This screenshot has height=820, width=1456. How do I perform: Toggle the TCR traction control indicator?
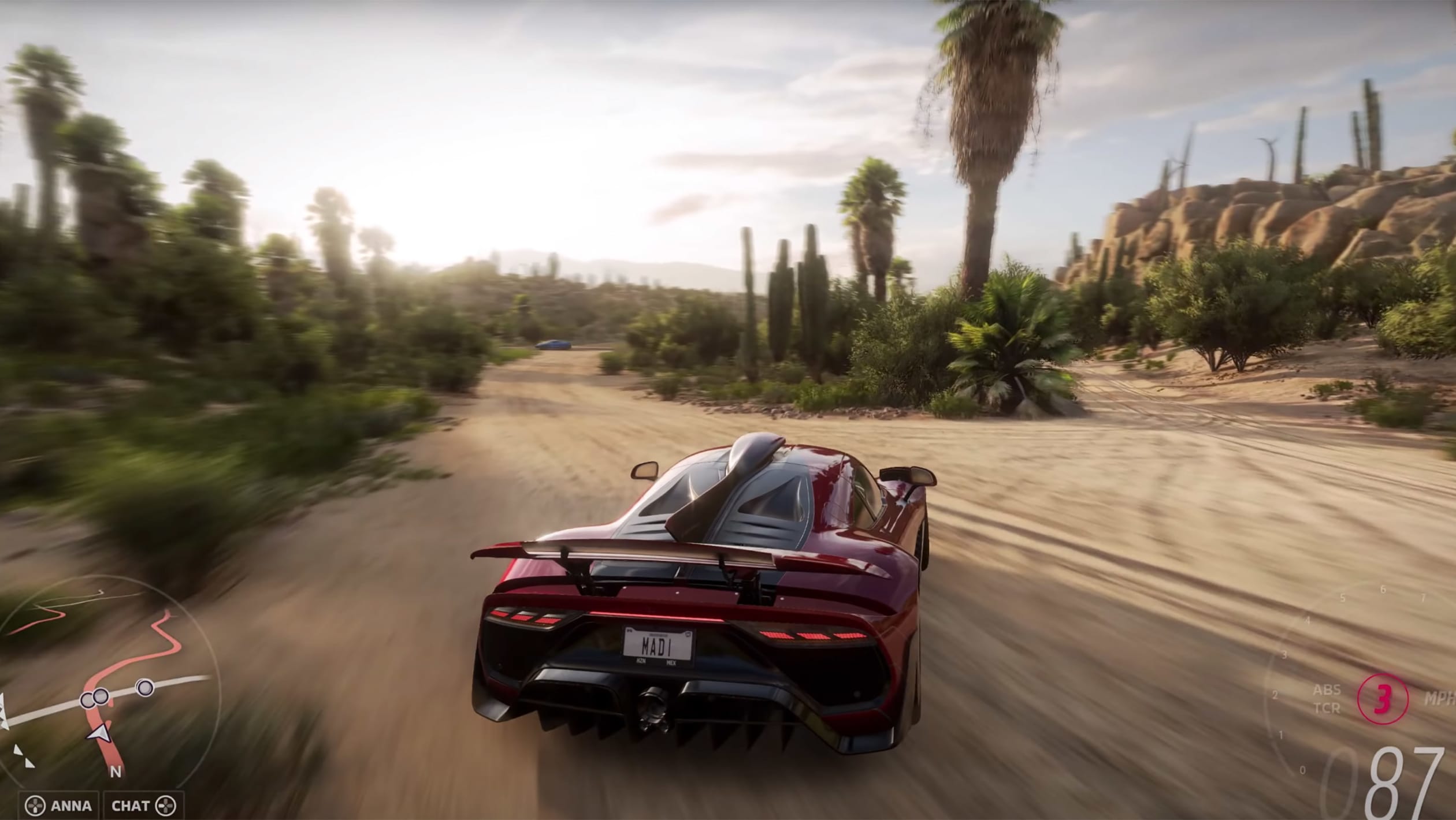click(x=1327, y=709)
